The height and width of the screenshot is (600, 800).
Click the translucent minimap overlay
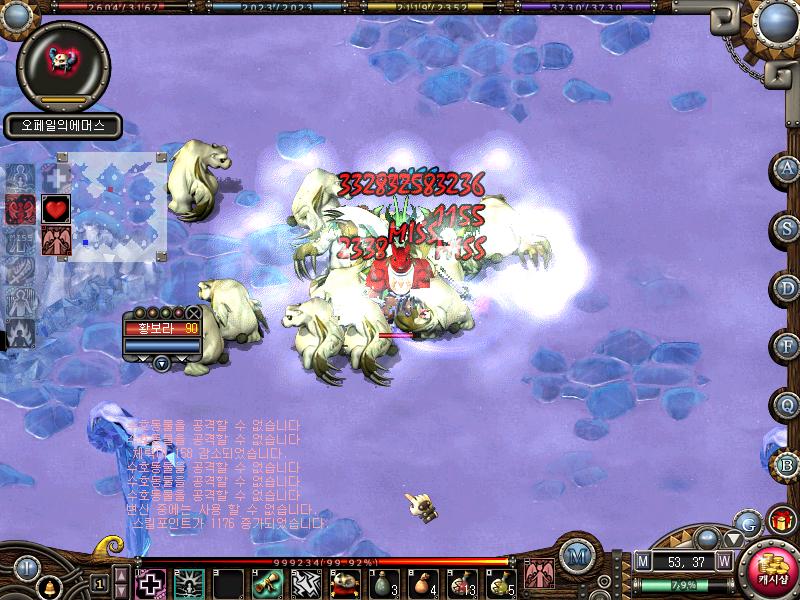click(110, 205)
